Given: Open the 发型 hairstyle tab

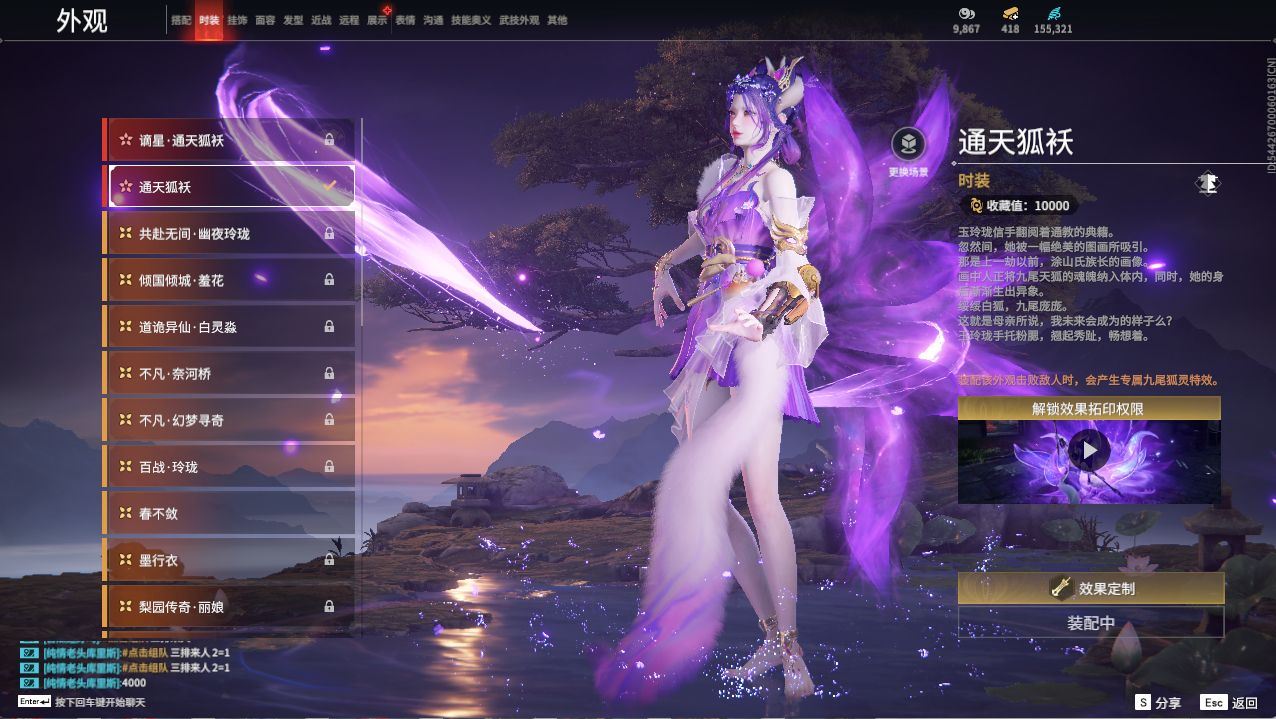Looking at the screenshot, I should (293, 20).
